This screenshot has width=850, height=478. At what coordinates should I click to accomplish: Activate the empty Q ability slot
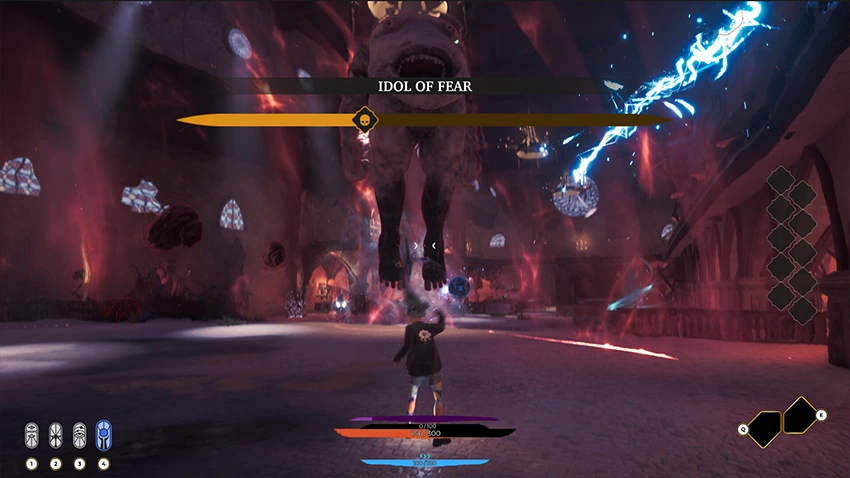[765, 429]
